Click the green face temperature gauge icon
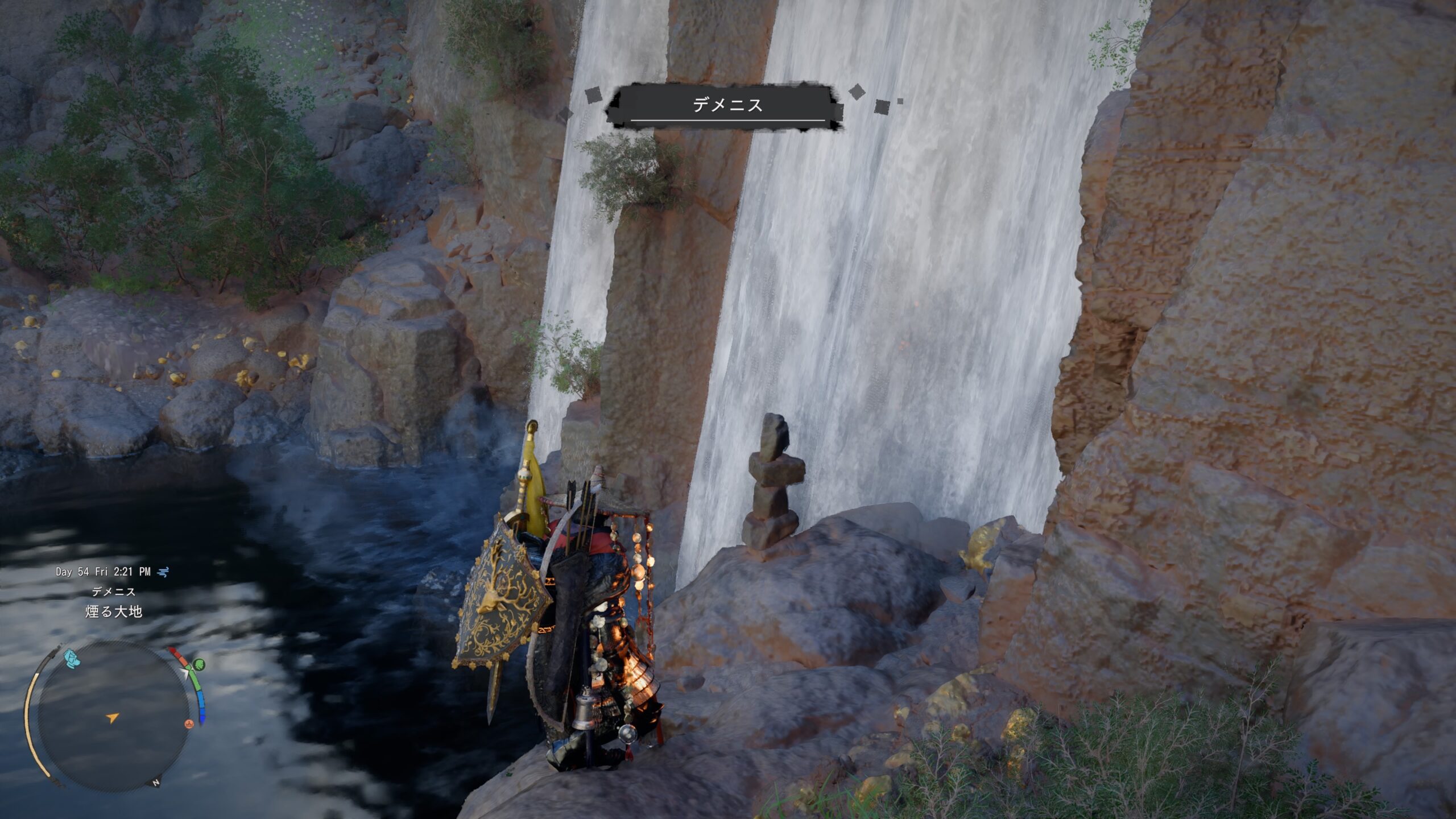The height and width of the screenshot is (819, 1456). (198, 664)
